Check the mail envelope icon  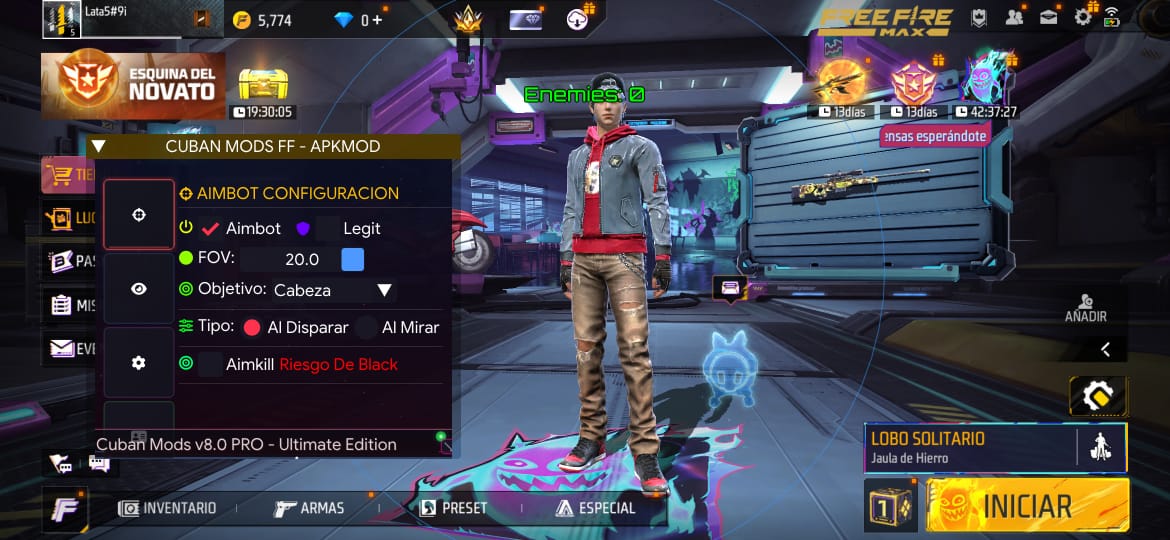(x=1049, y=17)
